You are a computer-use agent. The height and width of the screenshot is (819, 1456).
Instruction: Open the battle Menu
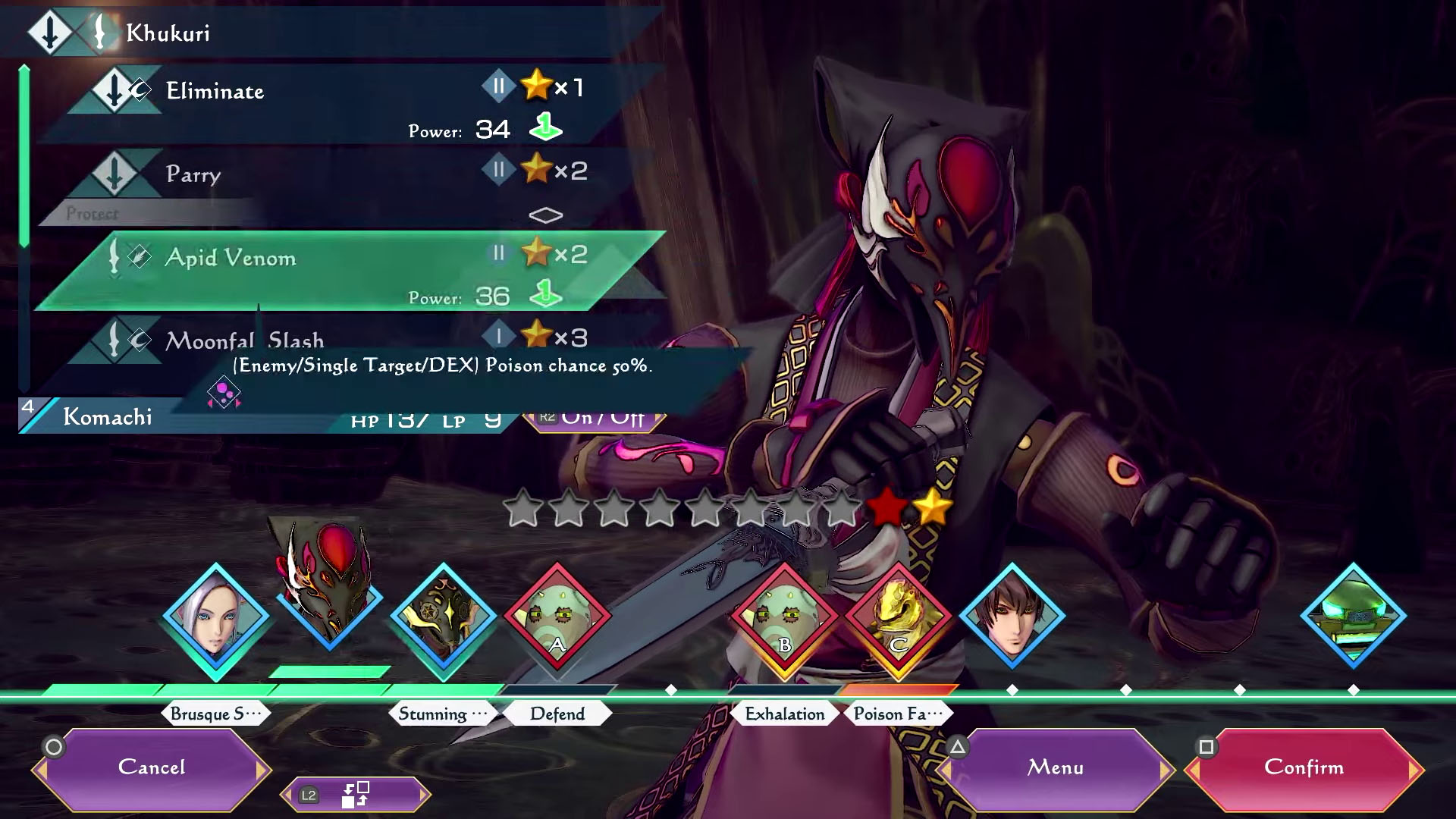(1056, 768)
